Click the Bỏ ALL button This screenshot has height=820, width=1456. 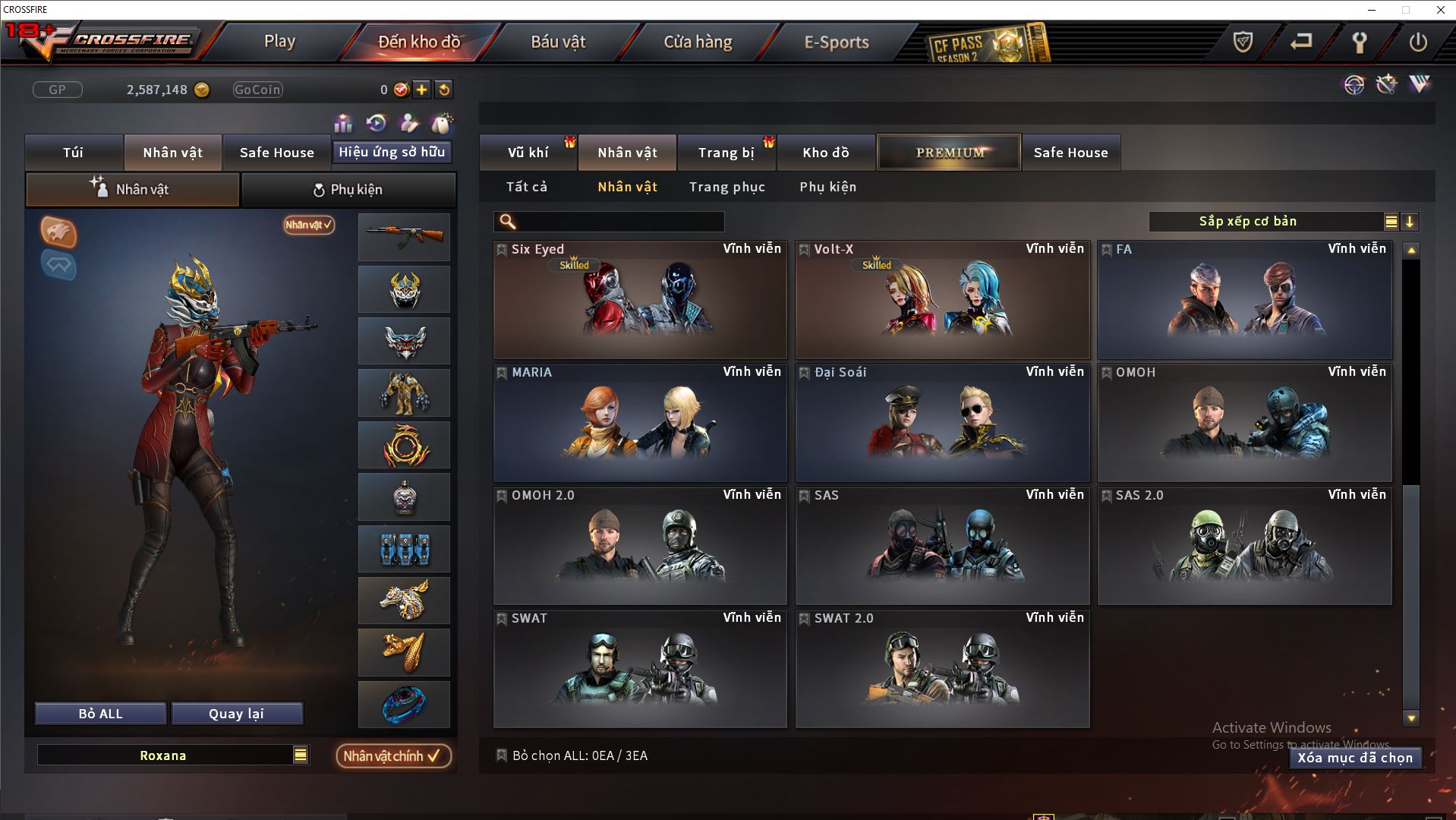click(x=100, y=714)
